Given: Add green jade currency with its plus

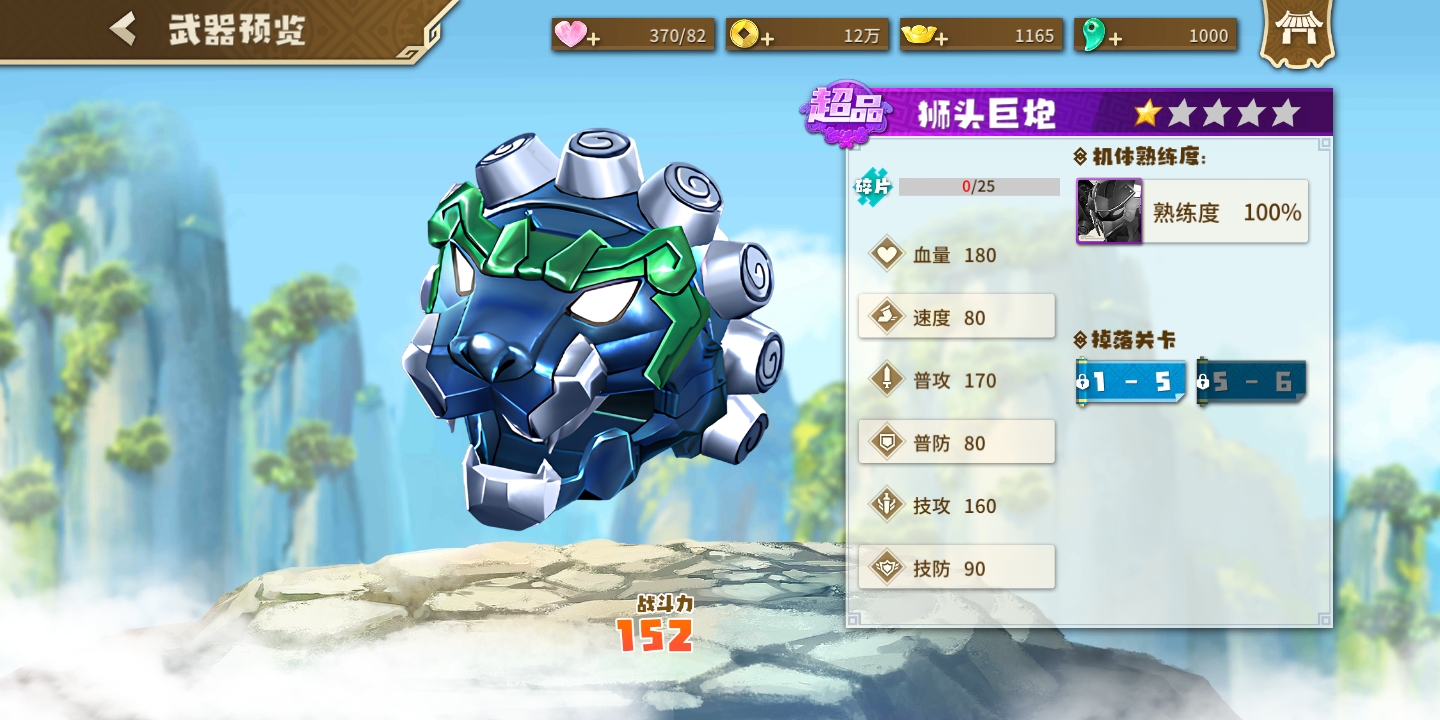Looking at the screenshot, I should click(x=1114, y=38).
